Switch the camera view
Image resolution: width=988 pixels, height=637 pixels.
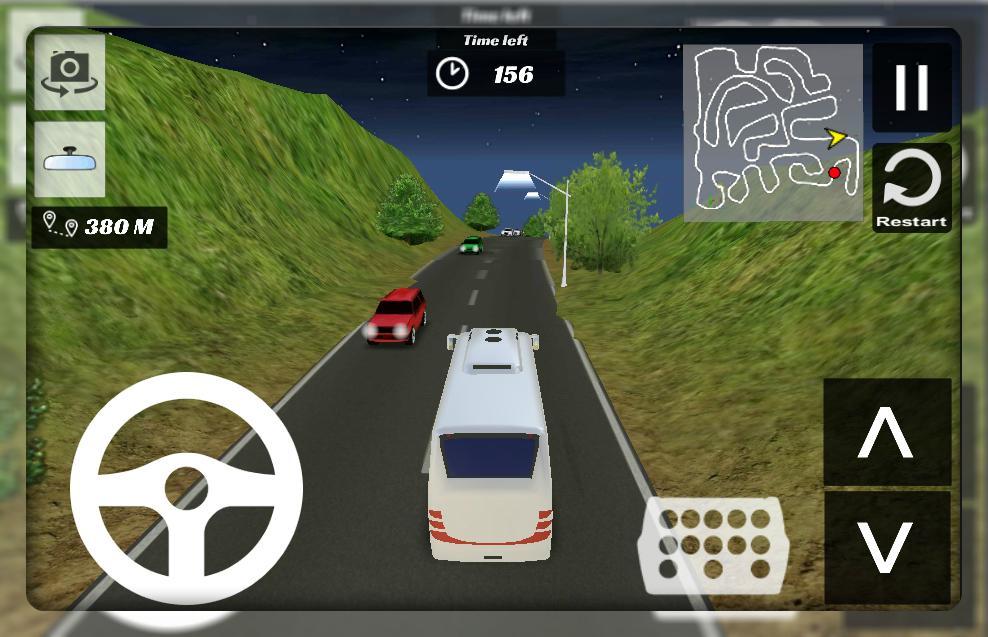pos(69,71)
